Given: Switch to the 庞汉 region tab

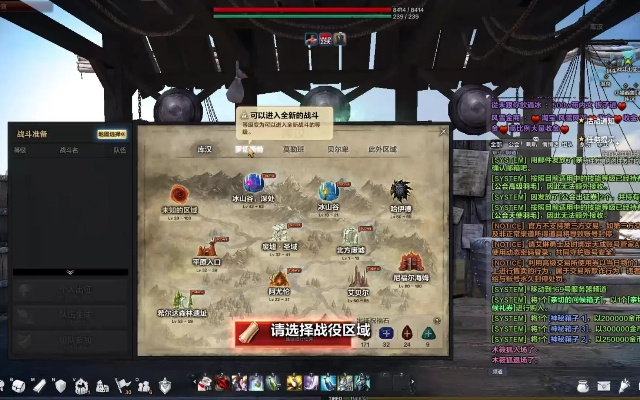Looking at the screenshot, I should click(x=204, y=149).
